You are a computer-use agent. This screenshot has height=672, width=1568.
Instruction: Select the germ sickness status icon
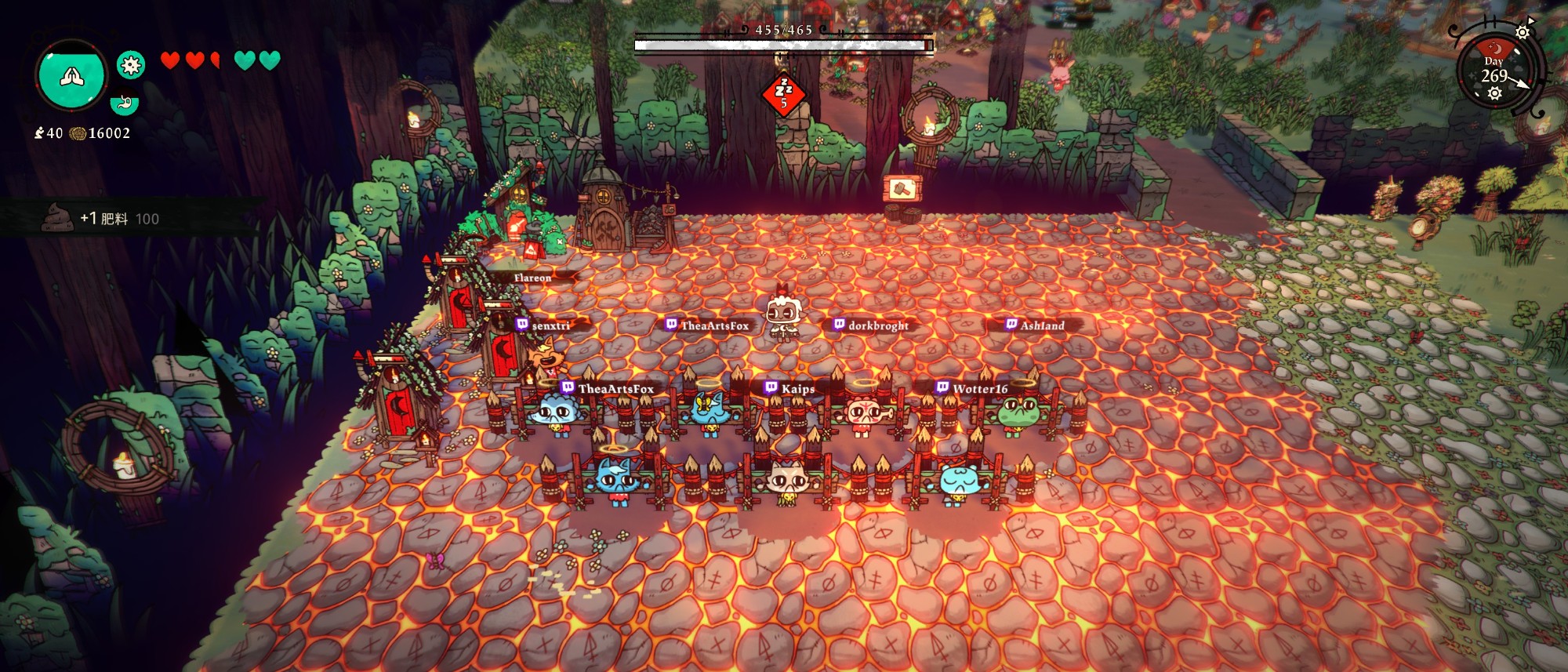[131, 65]
